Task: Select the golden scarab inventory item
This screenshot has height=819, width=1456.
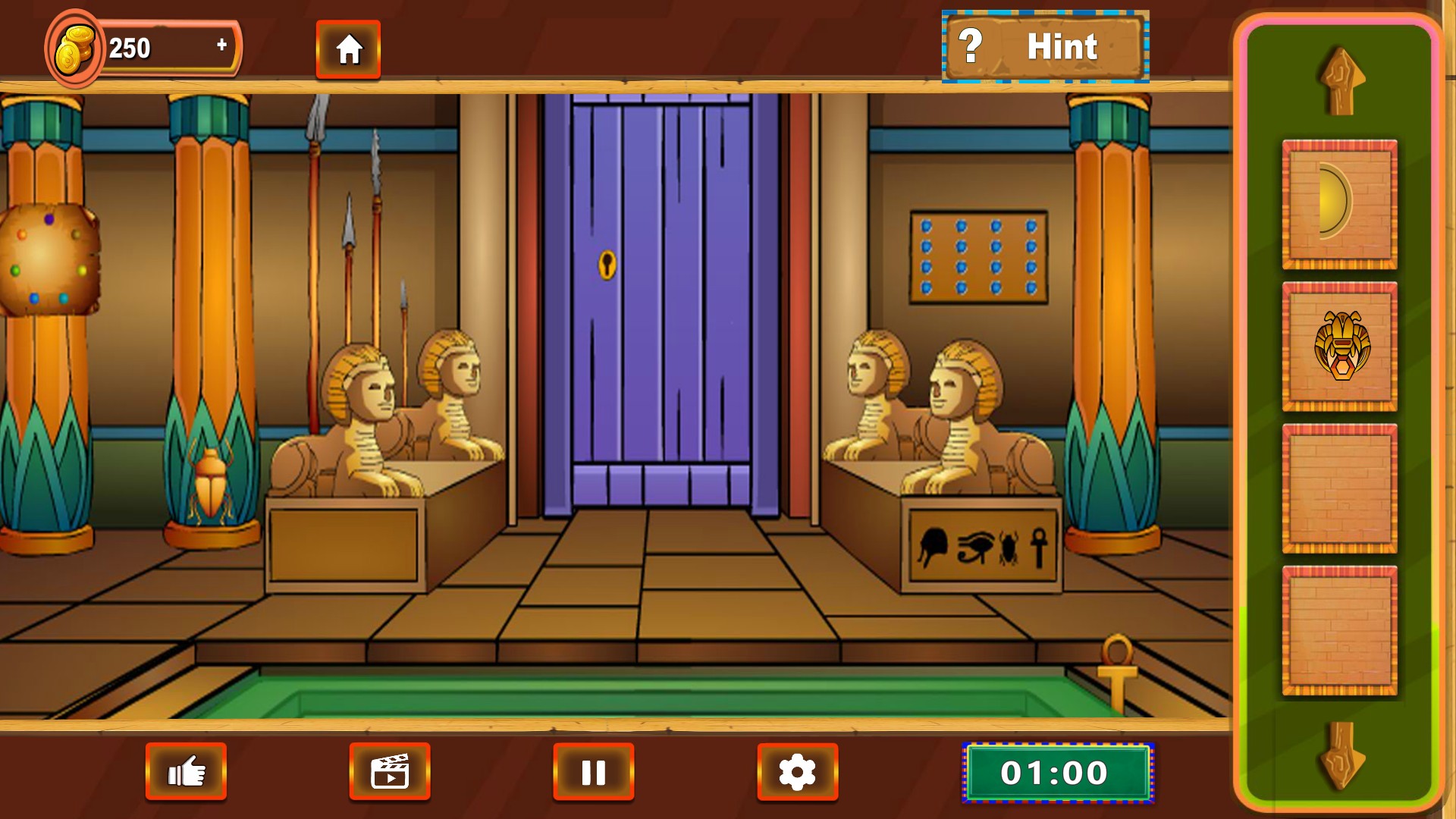Action: tap(1339, 346)
